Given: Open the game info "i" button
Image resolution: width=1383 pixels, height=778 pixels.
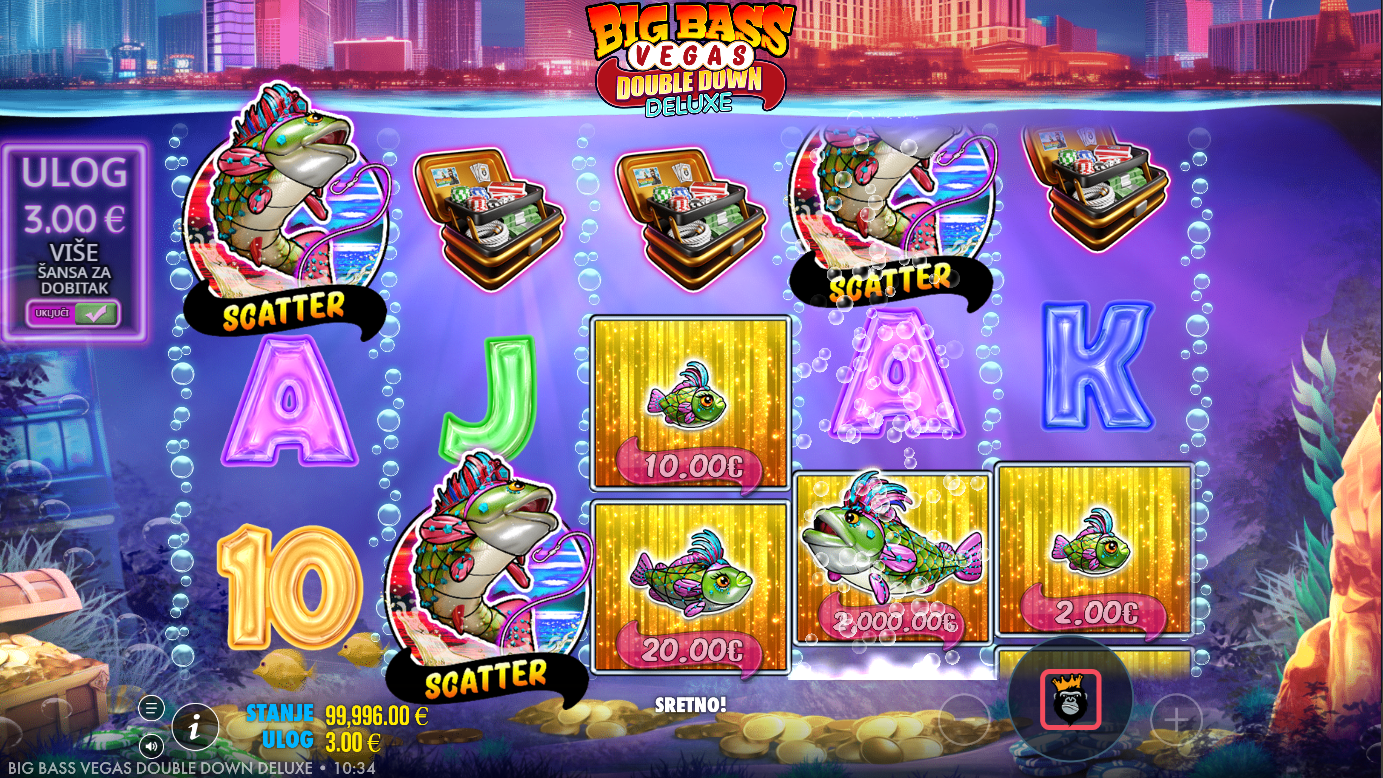Looking at the screenshot, I should 195,727.
